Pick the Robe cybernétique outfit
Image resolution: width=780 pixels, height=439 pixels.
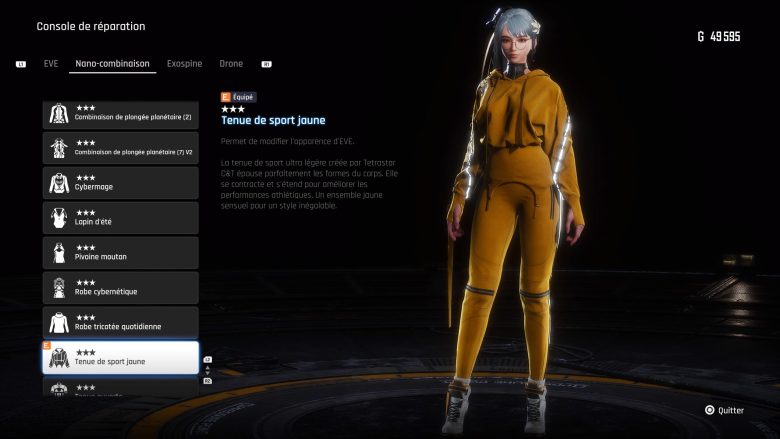click(120, 288)
